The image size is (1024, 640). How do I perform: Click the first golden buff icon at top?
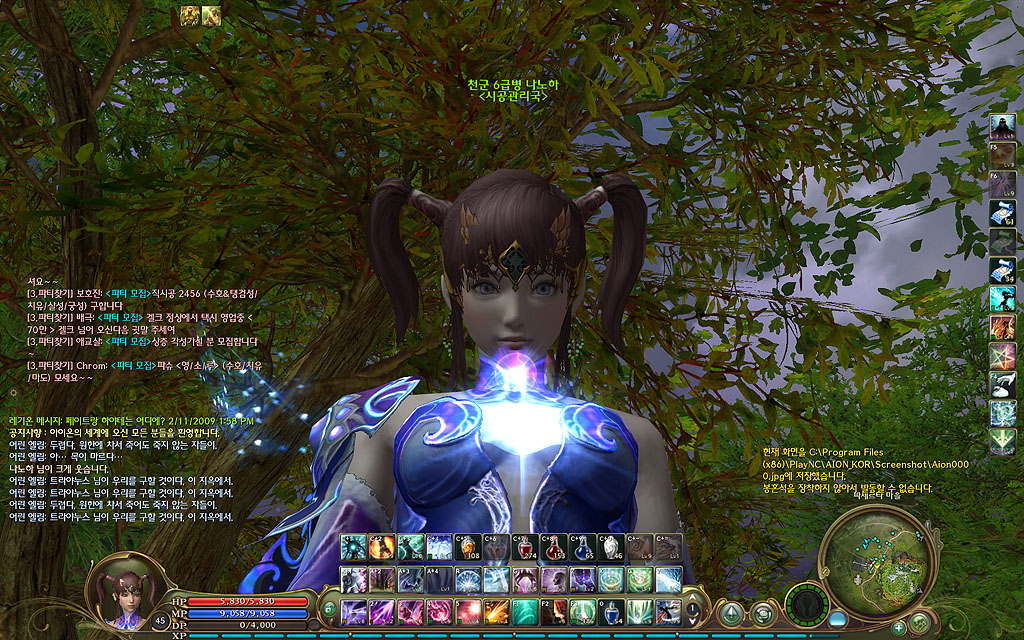tap(190, 15)
